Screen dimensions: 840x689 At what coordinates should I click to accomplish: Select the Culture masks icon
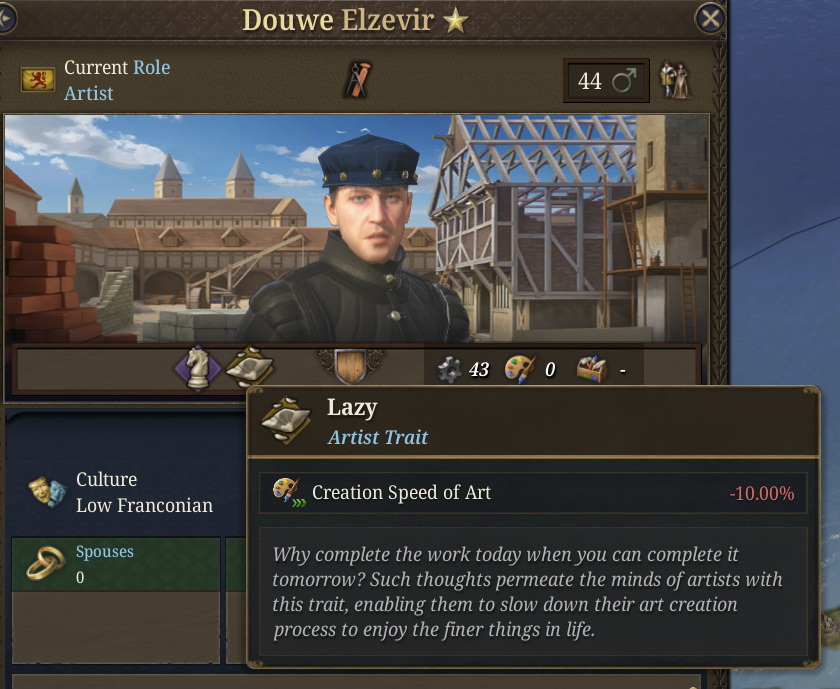[44, 492]
